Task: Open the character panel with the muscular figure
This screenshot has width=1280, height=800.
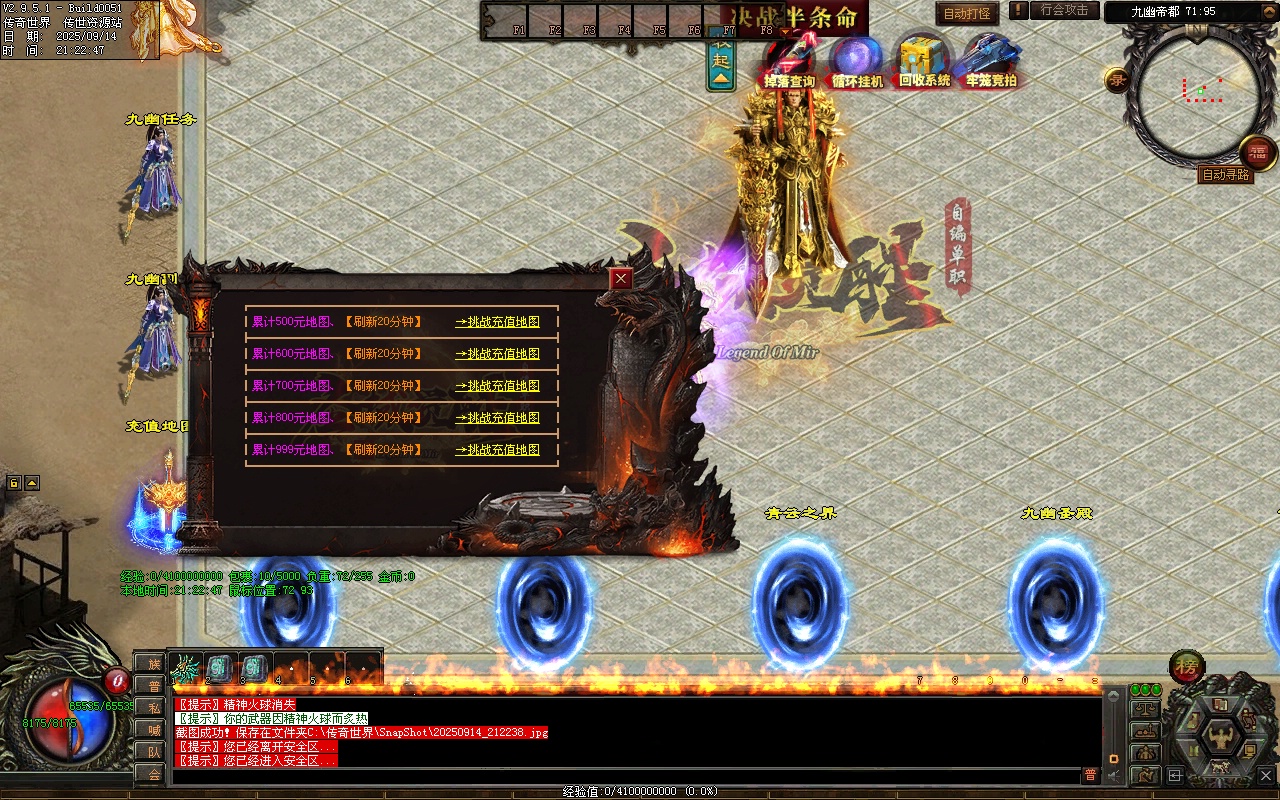Action: pyautogui.click(x=1221, y=738)
